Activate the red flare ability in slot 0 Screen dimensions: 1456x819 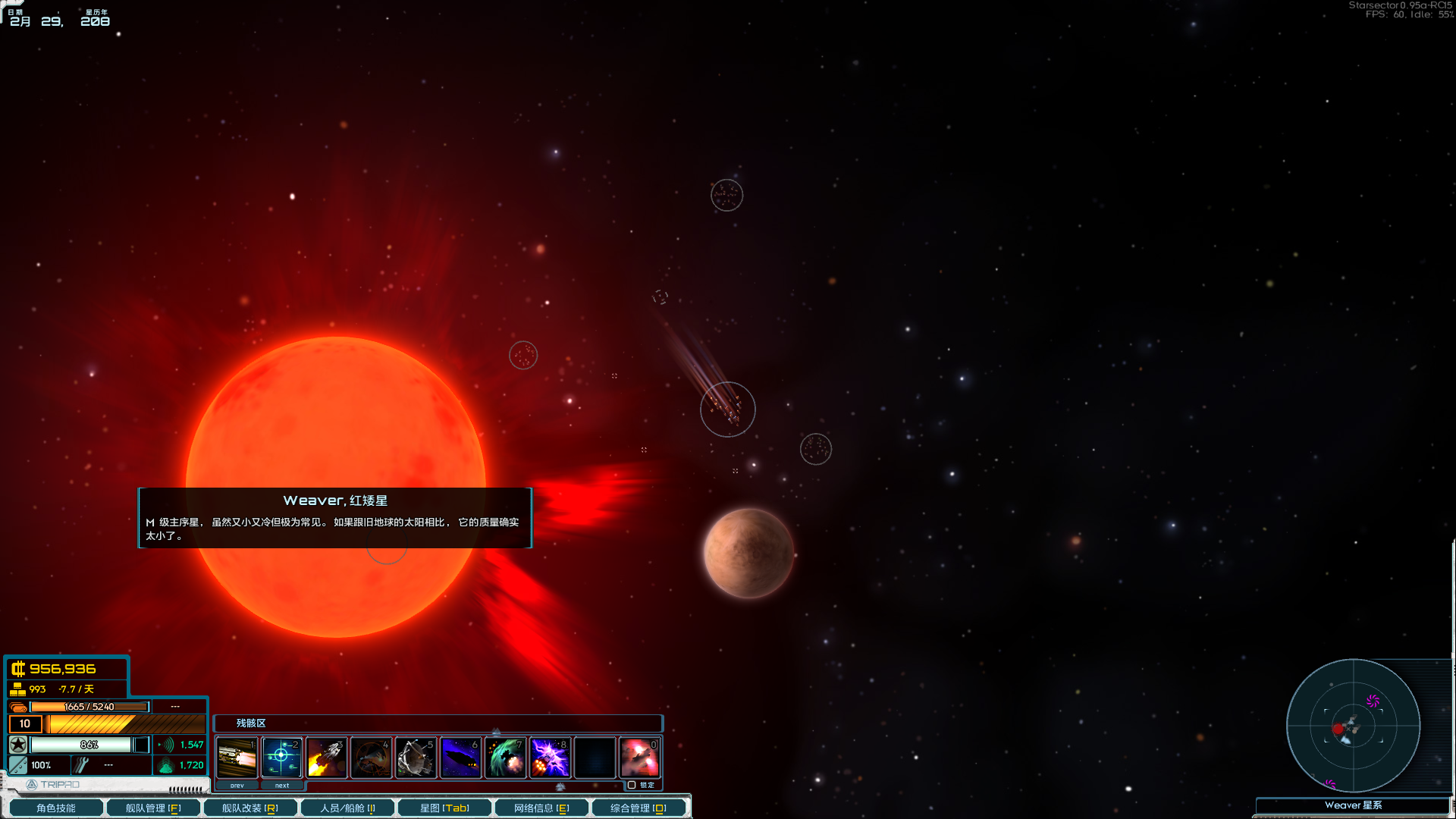(639, 758)
